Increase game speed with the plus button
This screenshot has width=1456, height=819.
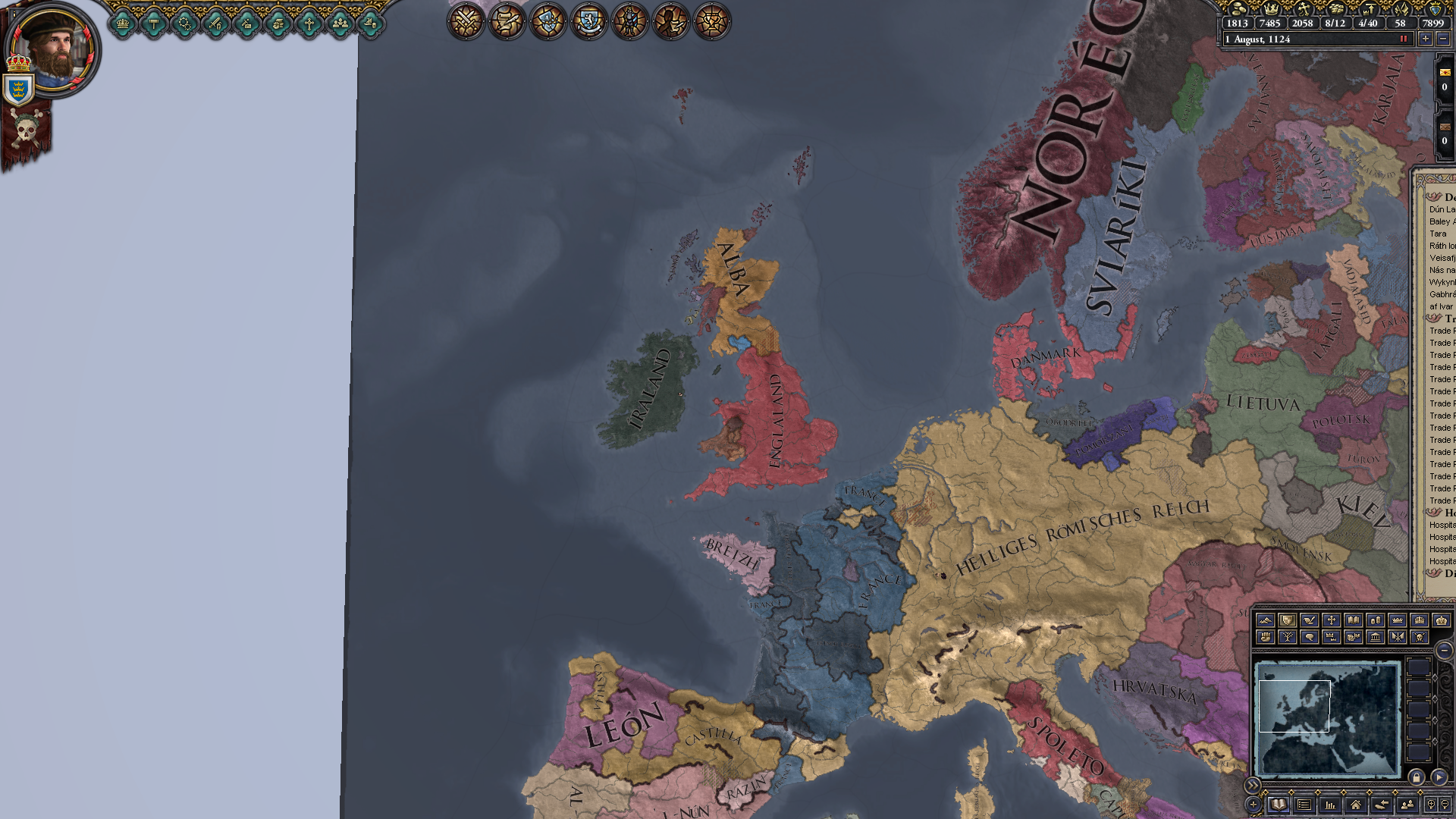(1426, 39)
